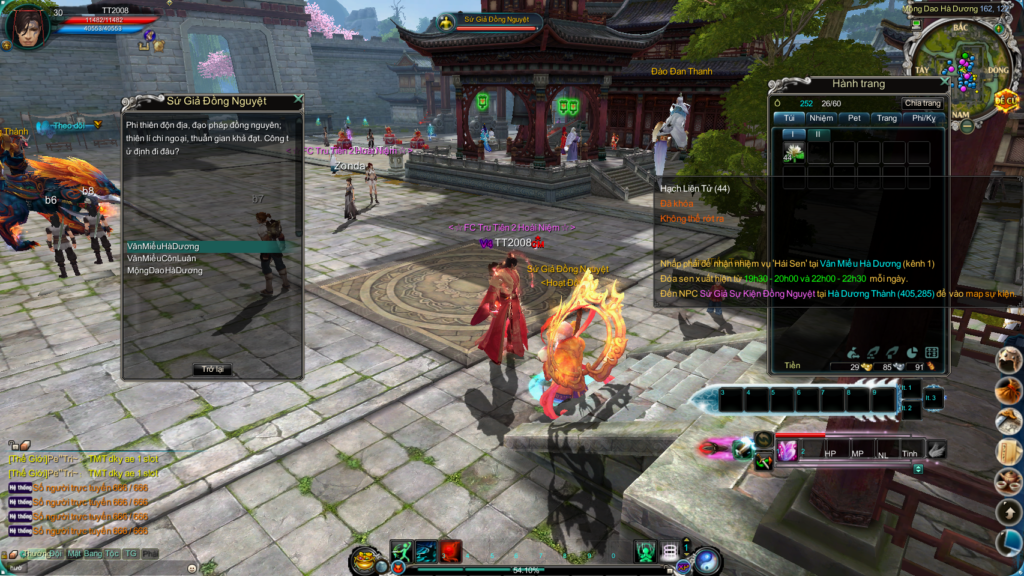Image resolution: width=1024 pixels, height=576 pixels.
Task: Open the Pet tab in inventory
Action: tap(854, 118)
